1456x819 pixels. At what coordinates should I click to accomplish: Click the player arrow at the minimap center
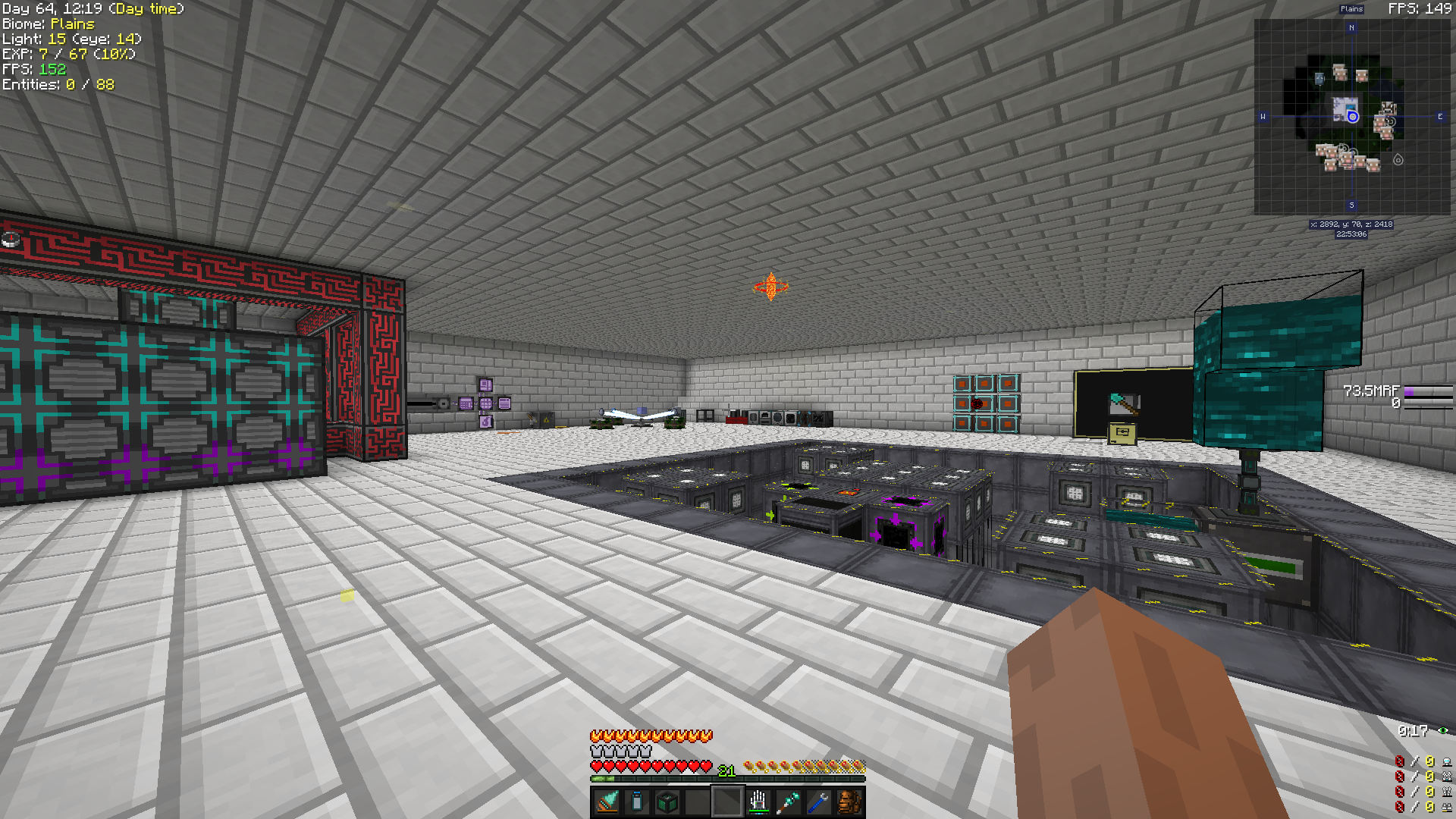click(x=1351, y=118)
